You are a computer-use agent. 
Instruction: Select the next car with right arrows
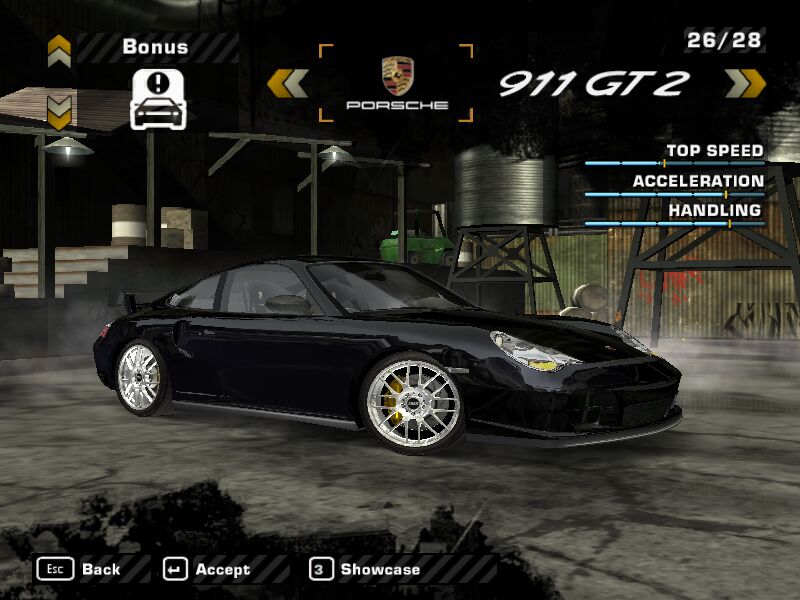tap(744, 83)
